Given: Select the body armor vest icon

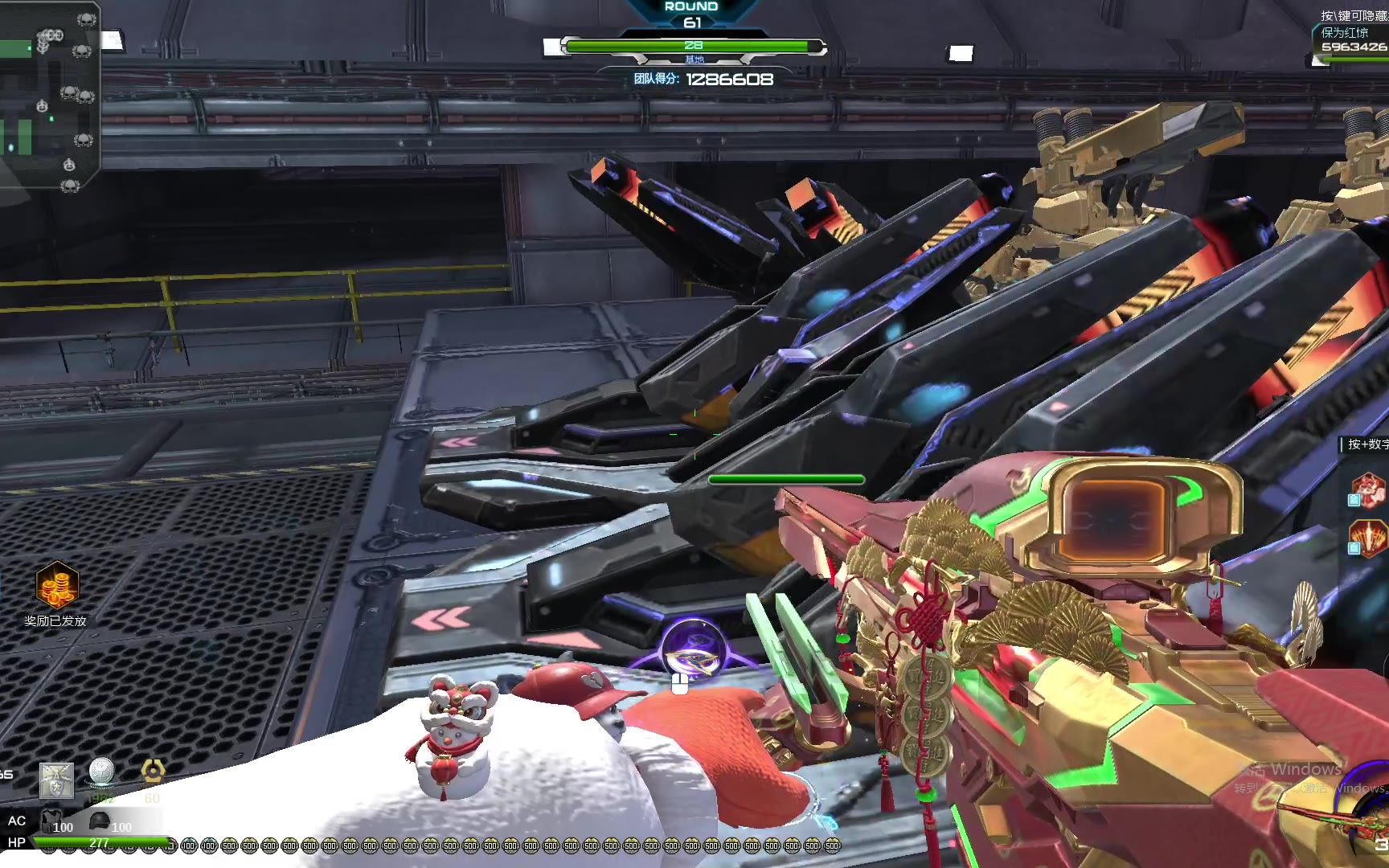Looking at the screenshot, I should [51, 821].
